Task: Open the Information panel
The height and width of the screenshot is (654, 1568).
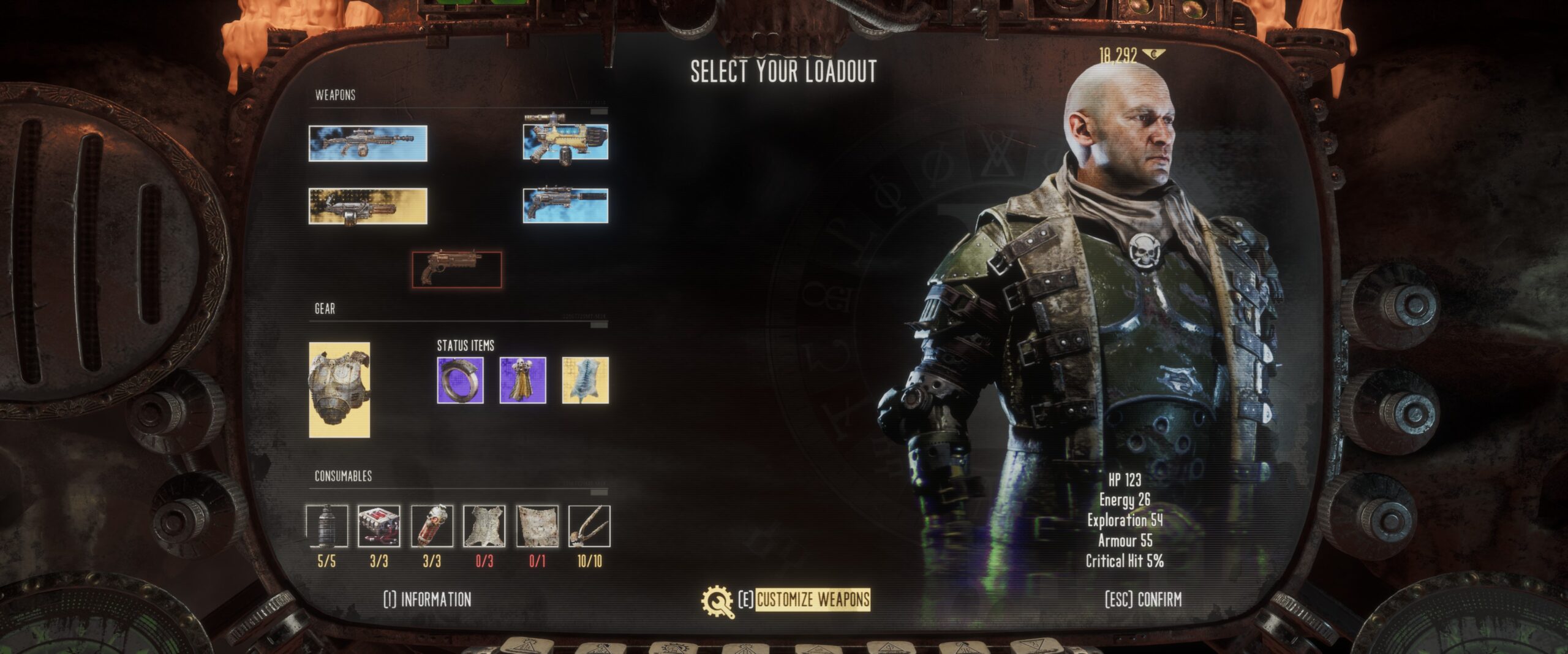Action: point(428,599)
